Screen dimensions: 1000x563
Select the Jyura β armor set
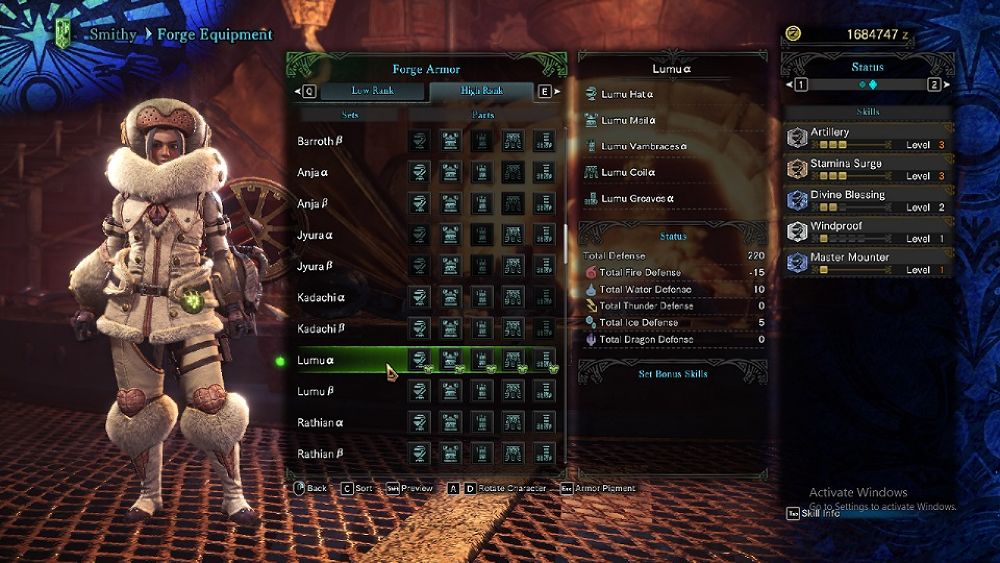(315, 266)
